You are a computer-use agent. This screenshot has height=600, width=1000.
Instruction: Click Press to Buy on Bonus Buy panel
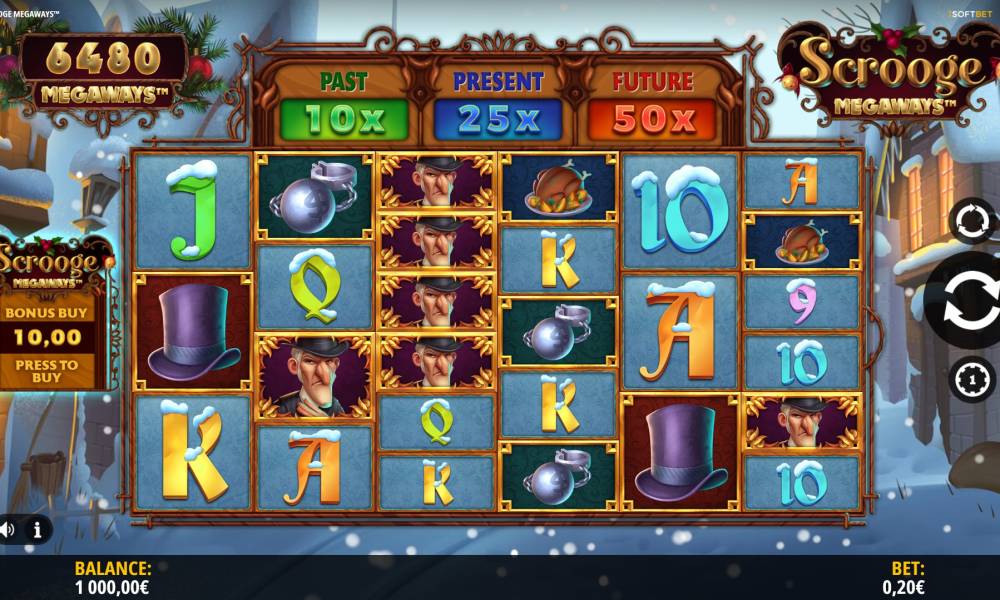47,371
